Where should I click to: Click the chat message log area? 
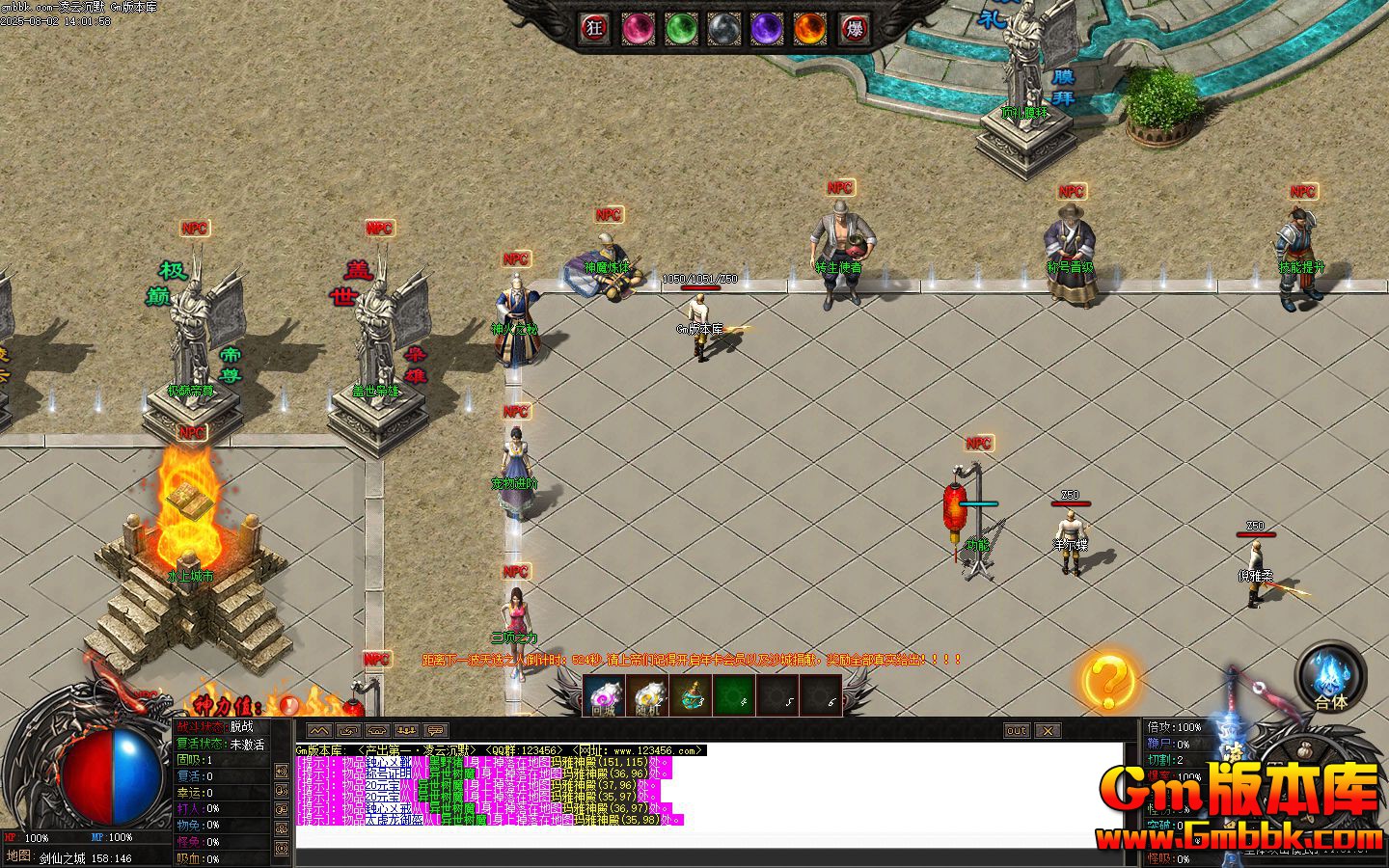coord(709,835)
